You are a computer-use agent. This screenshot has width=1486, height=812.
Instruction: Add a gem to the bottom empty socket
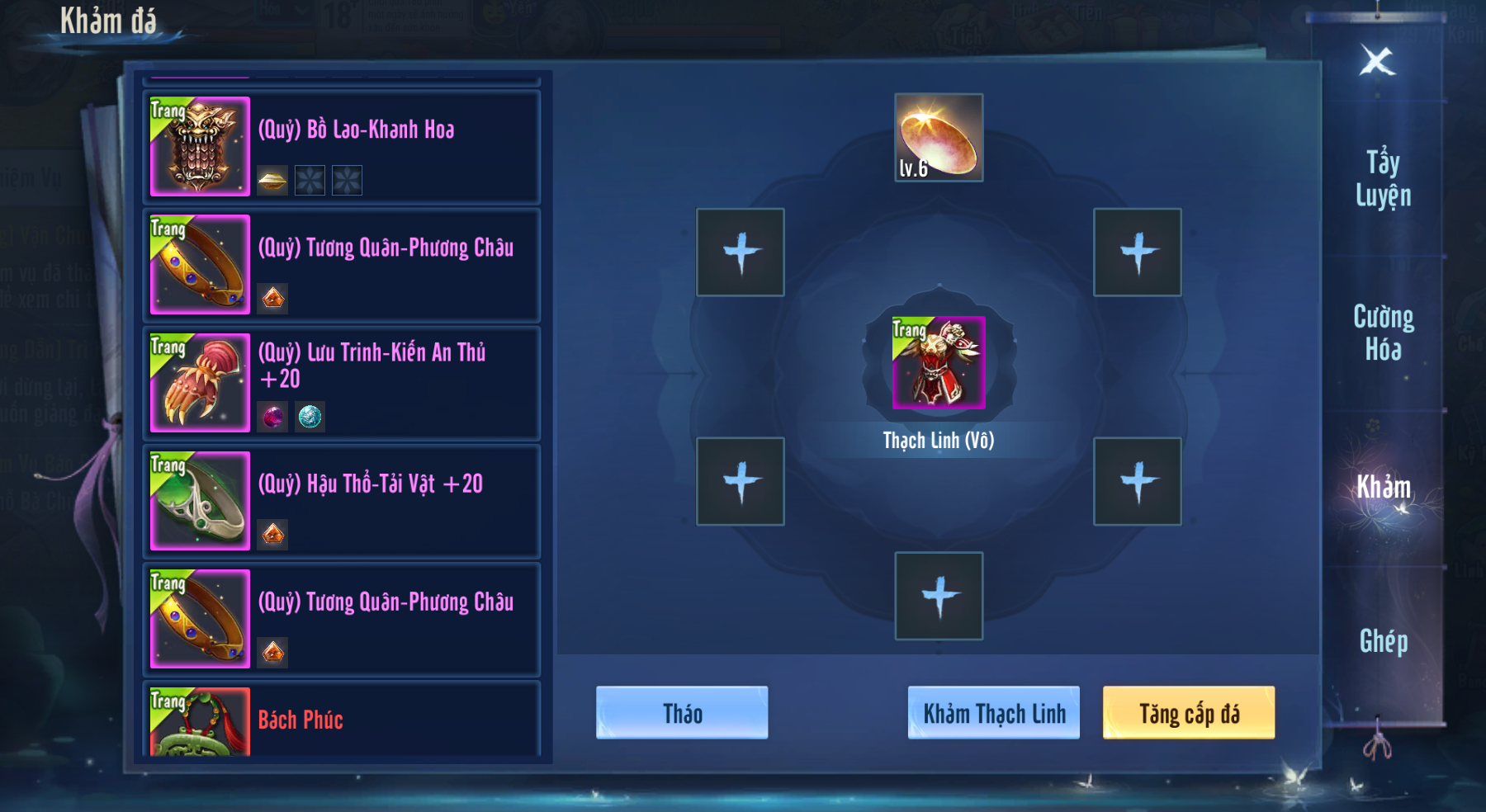tap(939, 596)
